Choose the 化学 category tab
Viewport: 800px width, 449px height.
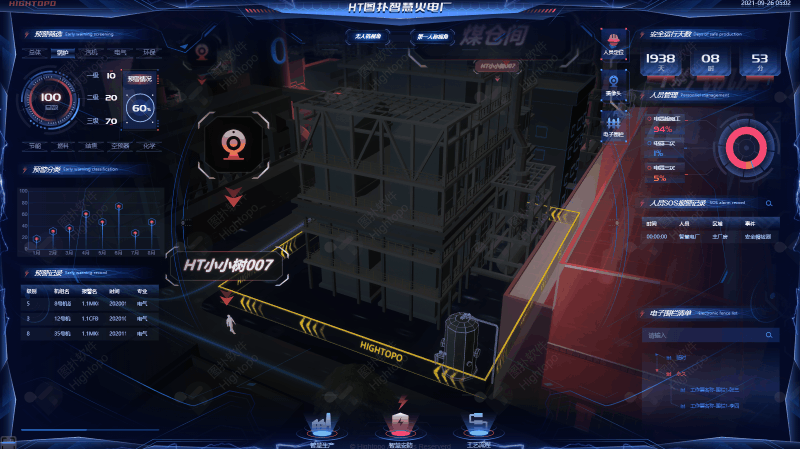tap(148, 145)
